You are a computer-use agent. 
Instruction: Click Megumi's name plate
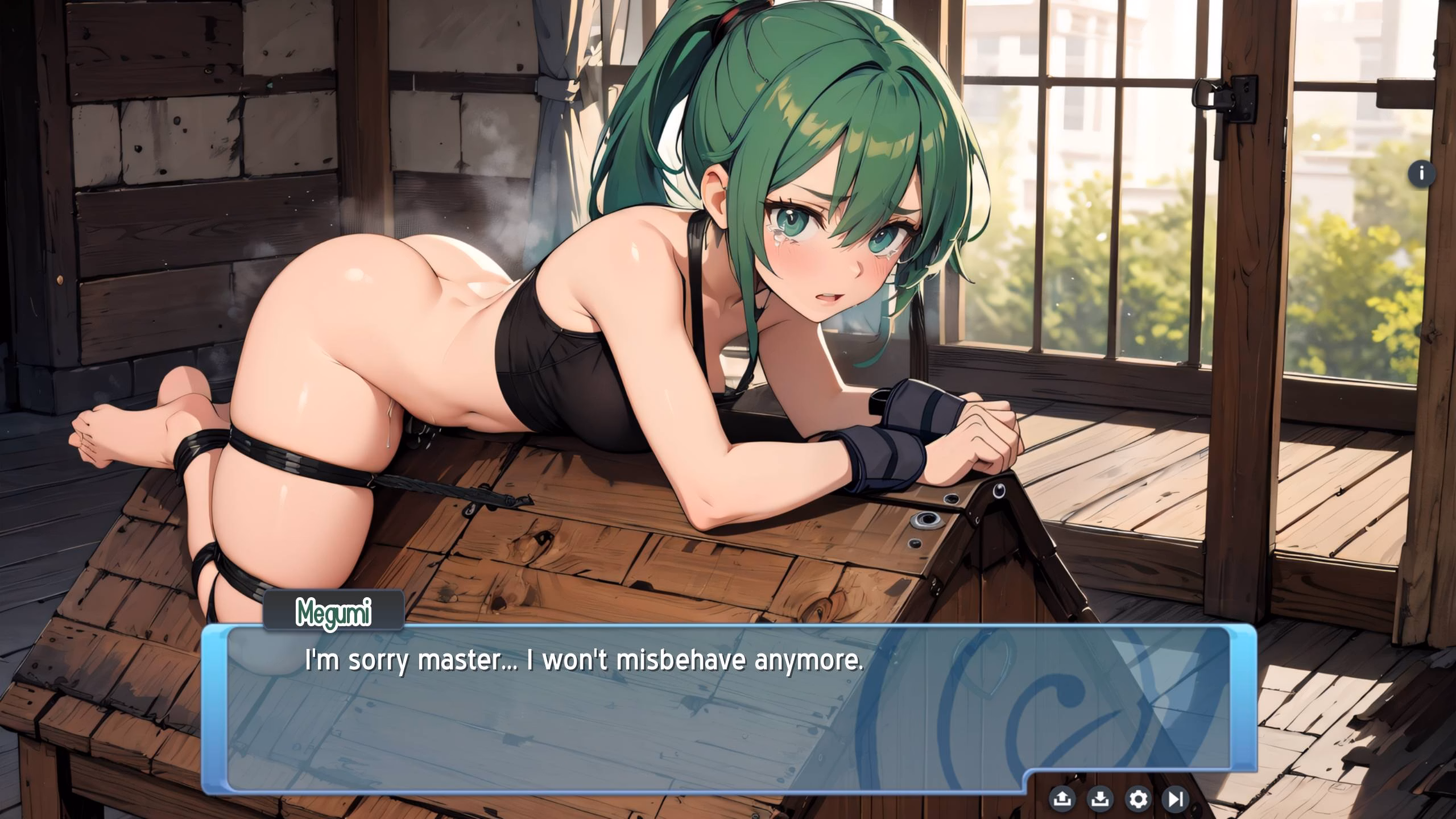point(334,612)
